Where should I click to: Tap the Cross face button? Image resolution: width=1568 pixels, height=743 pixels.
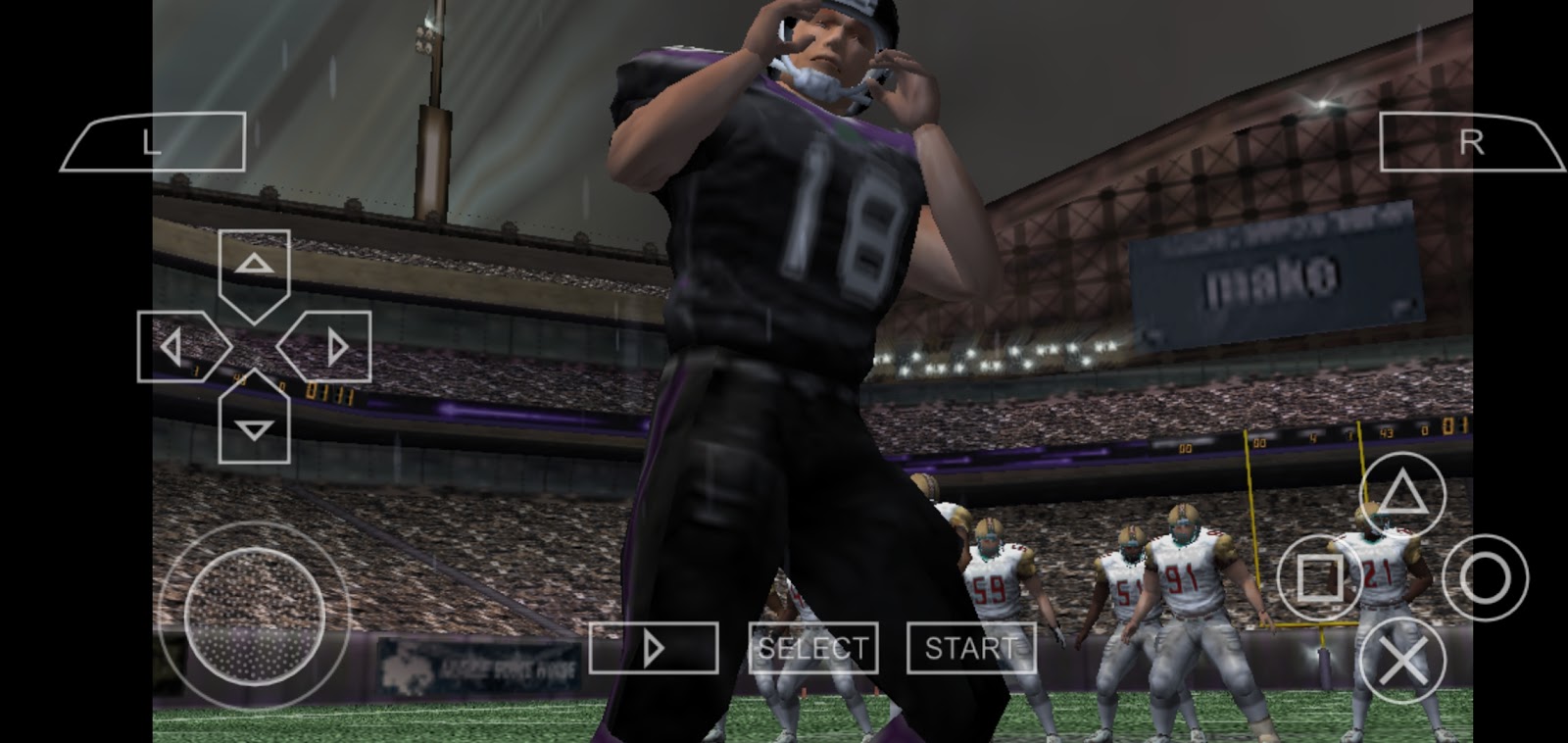tap(1404, 659)
